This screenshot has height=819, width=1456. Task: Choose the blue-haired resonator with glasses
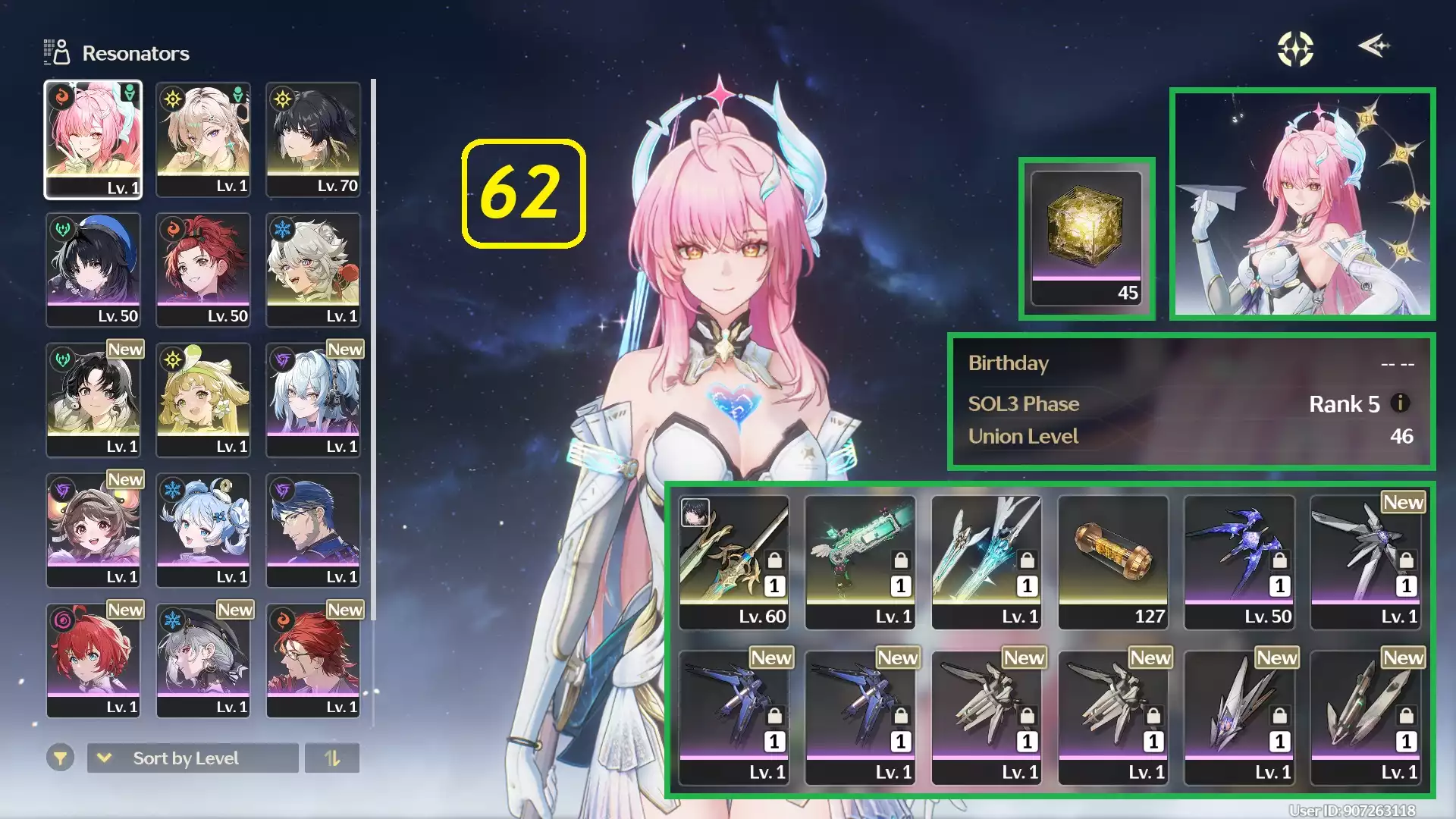pyautogui.click(x=313, y=531)
